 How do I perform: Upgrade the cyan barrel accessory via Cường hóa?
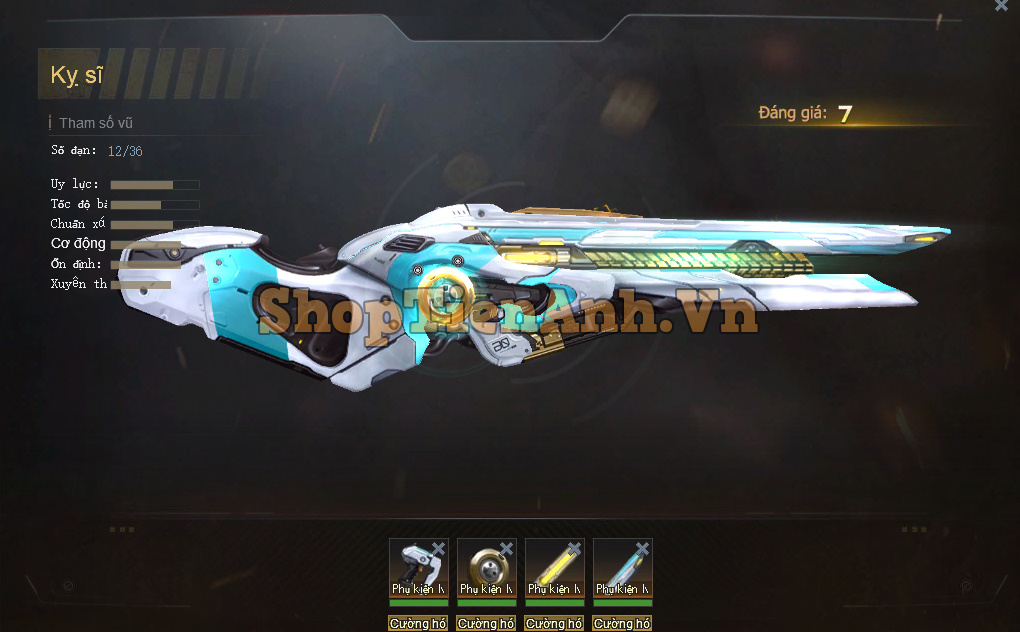tap(622, 624)
